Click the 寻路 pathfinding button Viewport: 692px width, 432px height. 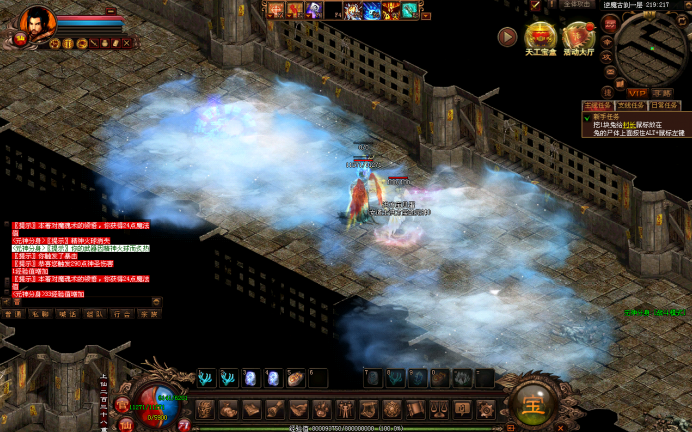tap(661, 92)
